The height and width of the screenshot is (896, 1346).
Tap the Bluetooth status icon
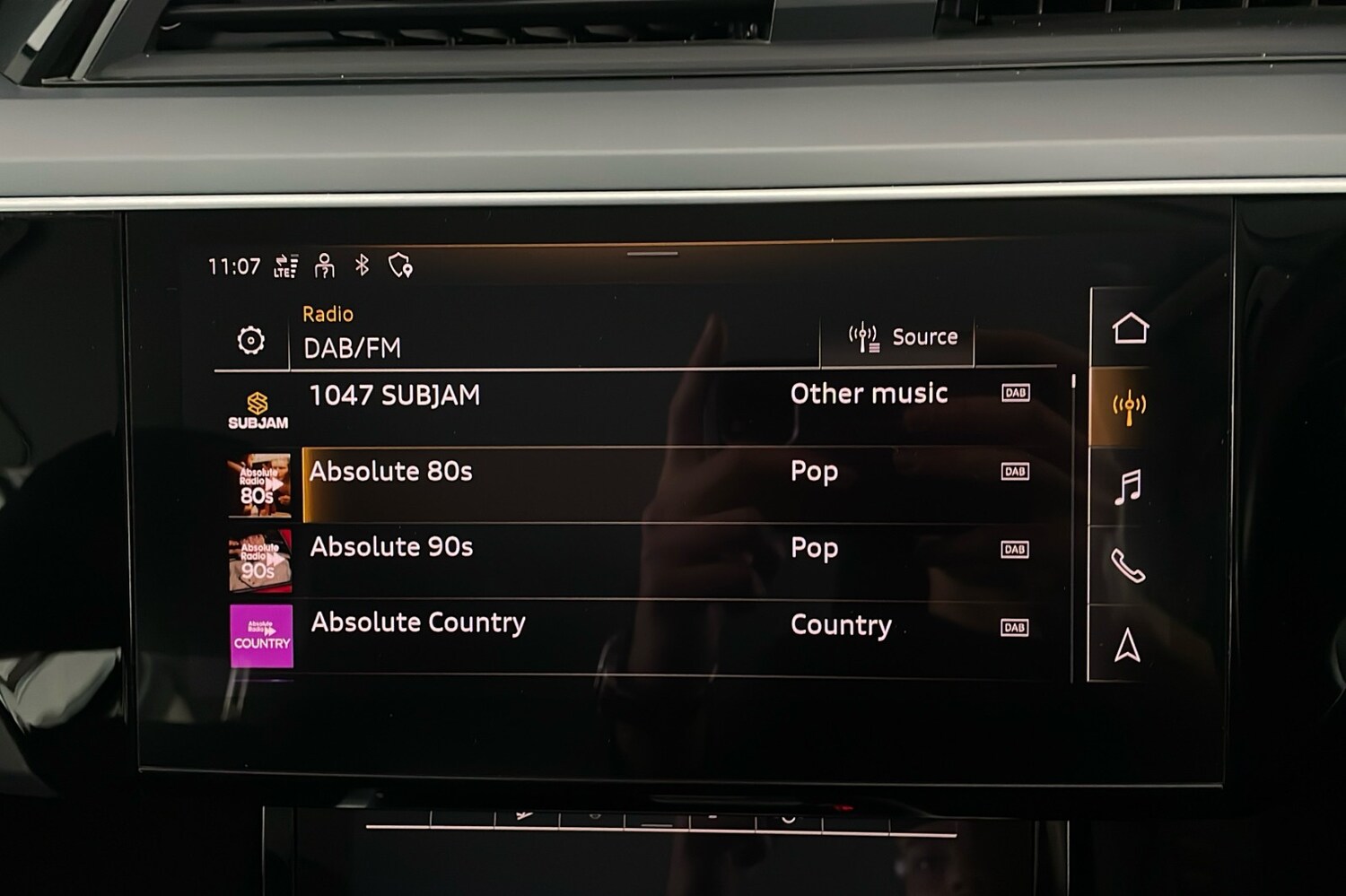click(362, 265)
